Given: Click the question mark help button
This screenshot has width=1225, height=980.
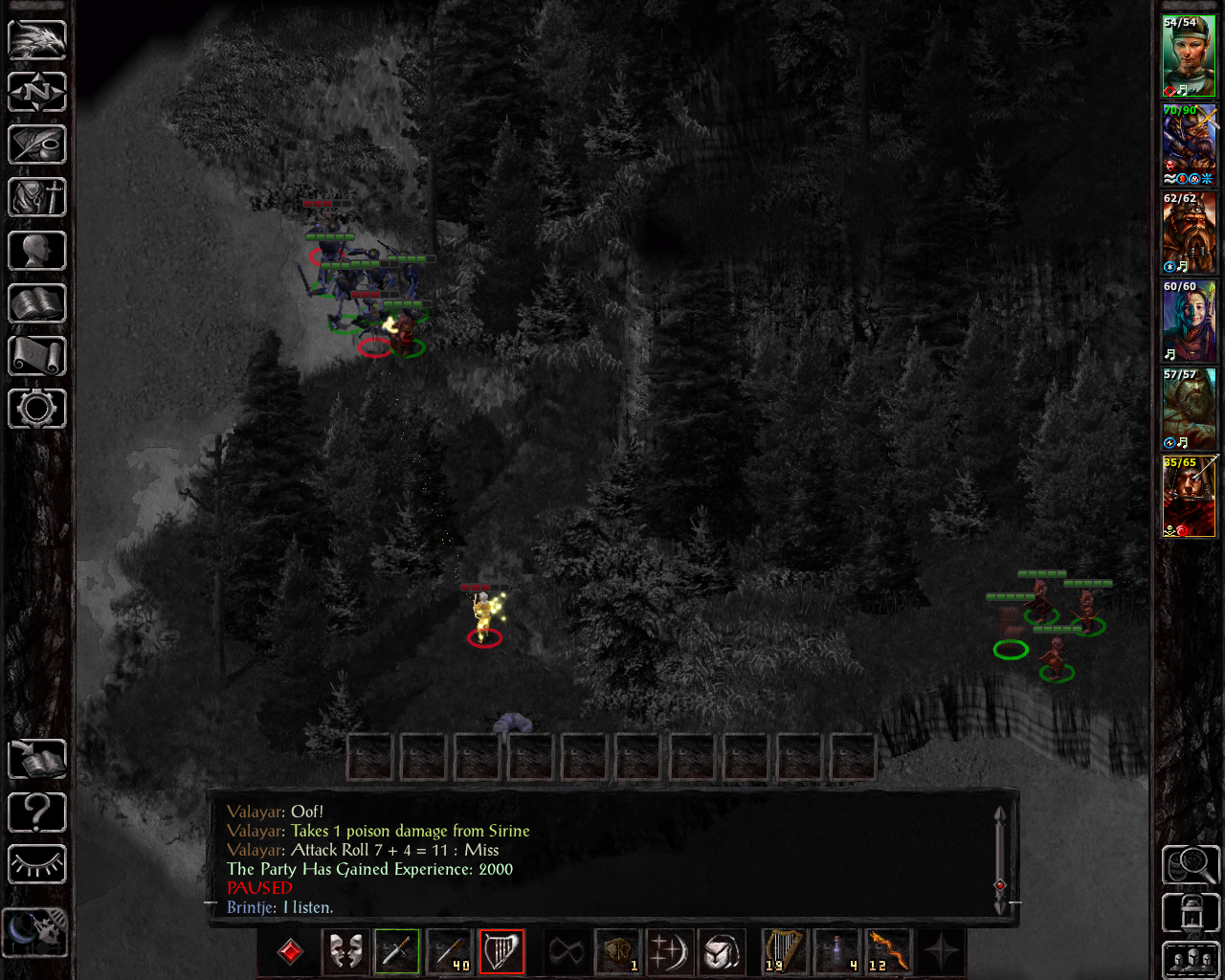Looking at the screenshot, I should 37,813.
